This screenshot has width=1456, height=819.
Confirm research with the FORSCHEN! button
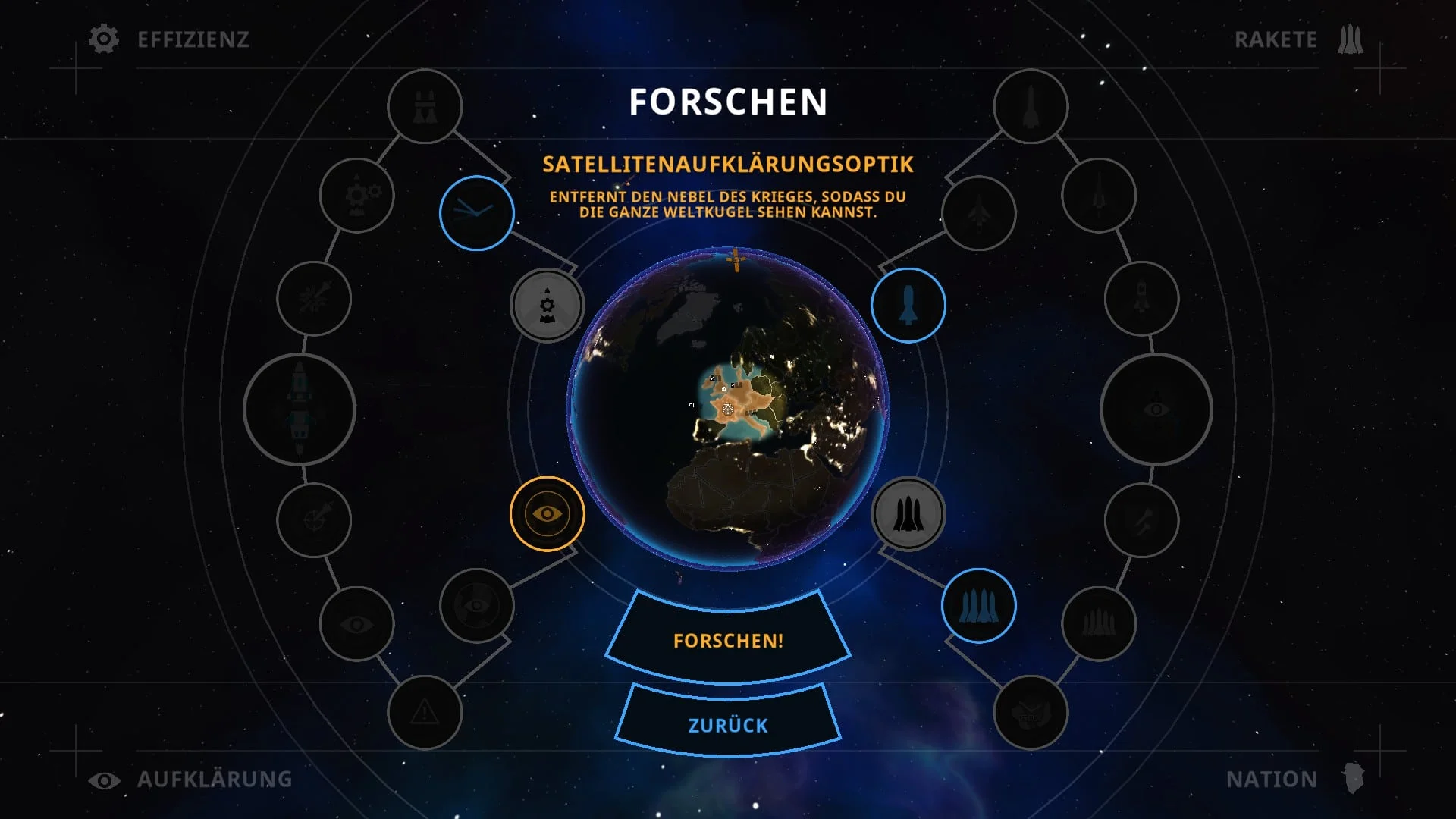[x=728, y=641]
